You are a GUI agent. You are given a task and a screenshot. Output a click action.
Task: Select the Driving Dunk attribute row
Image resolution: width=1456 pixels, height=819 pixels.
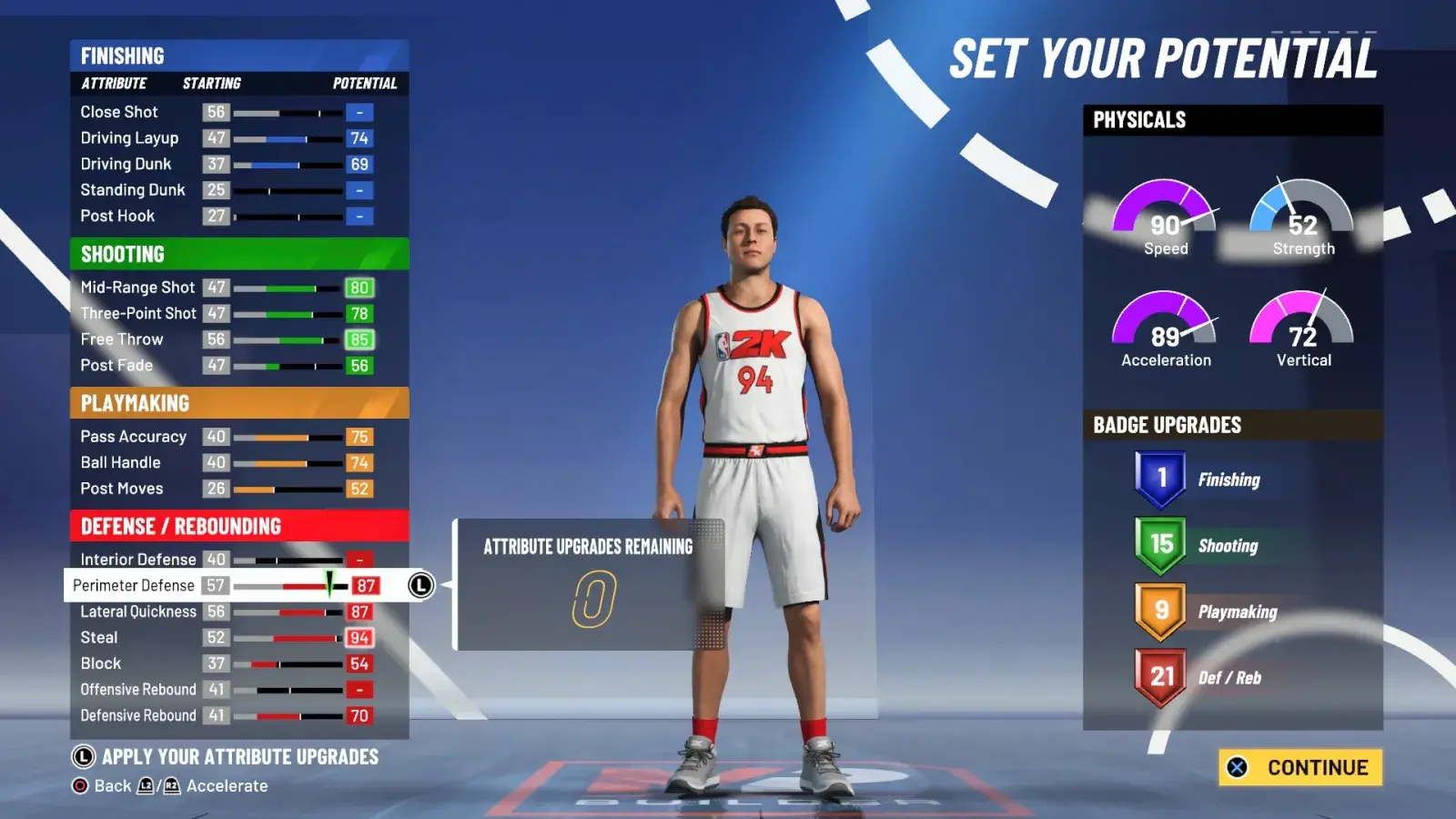tap(227, 165)
